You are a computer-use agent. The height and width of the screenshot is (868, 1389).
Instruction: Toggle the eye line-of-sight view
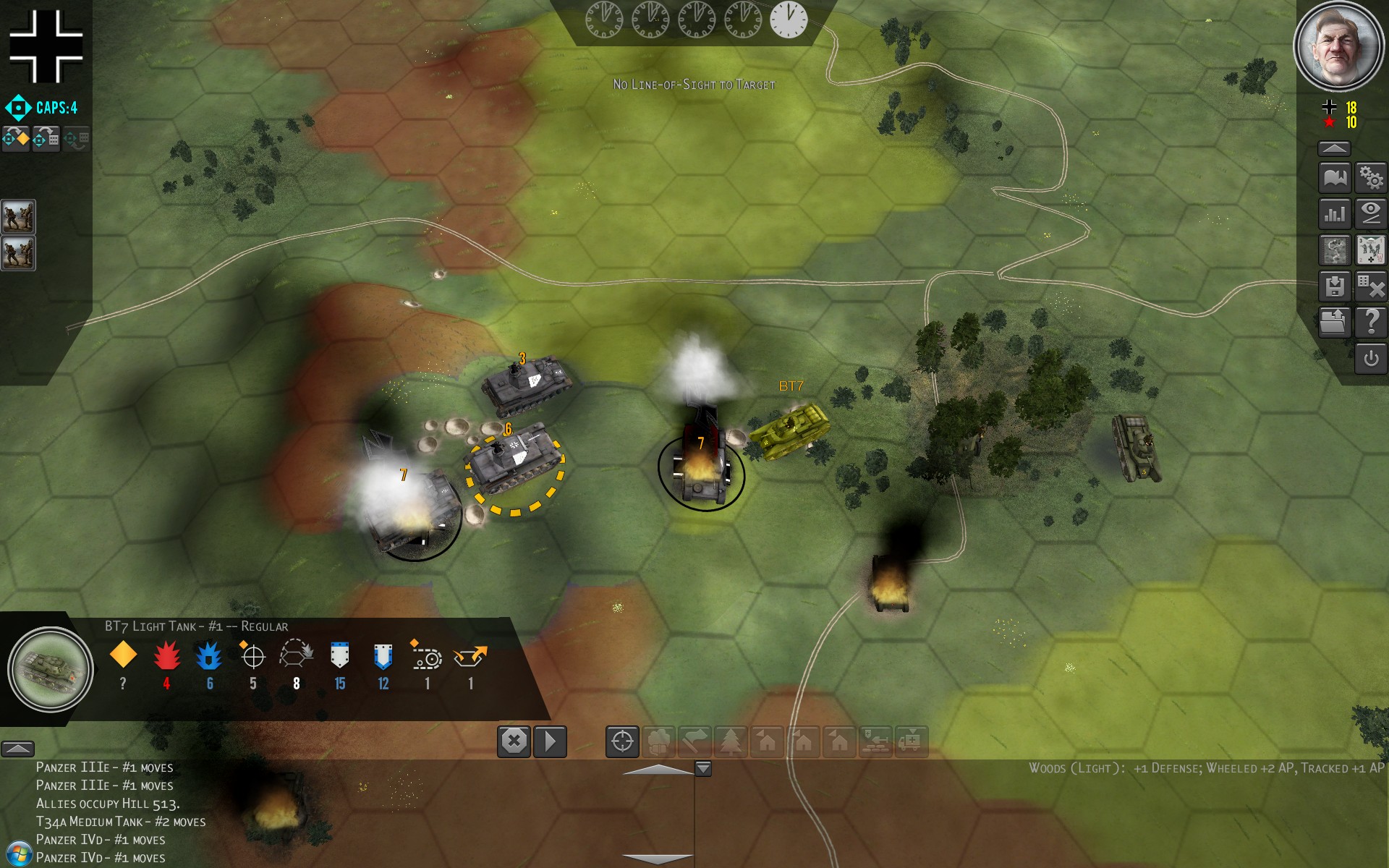(1371, 214)
